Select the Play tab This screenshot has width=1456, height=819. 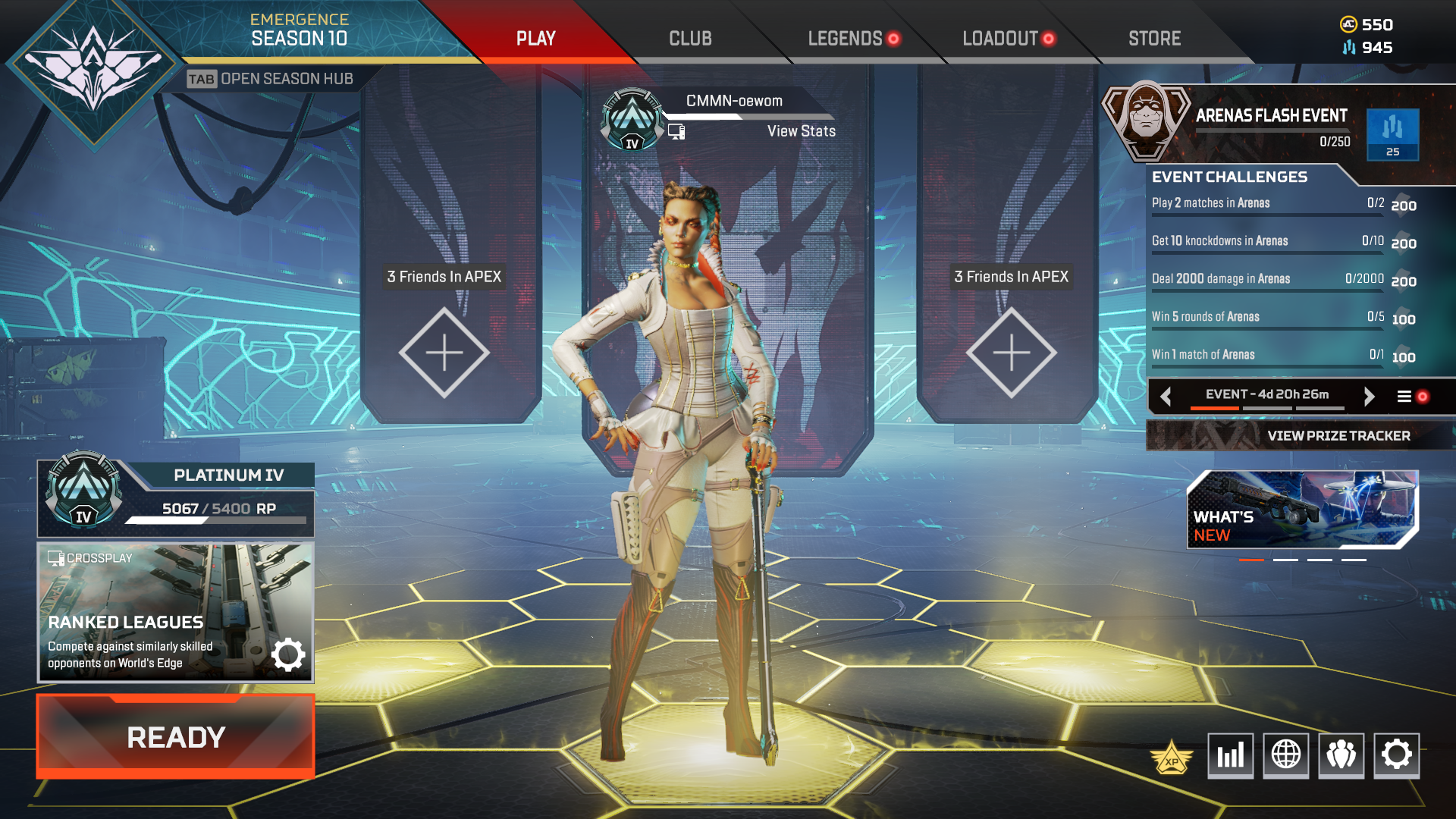pyautogui.click(x=536, y=39)
